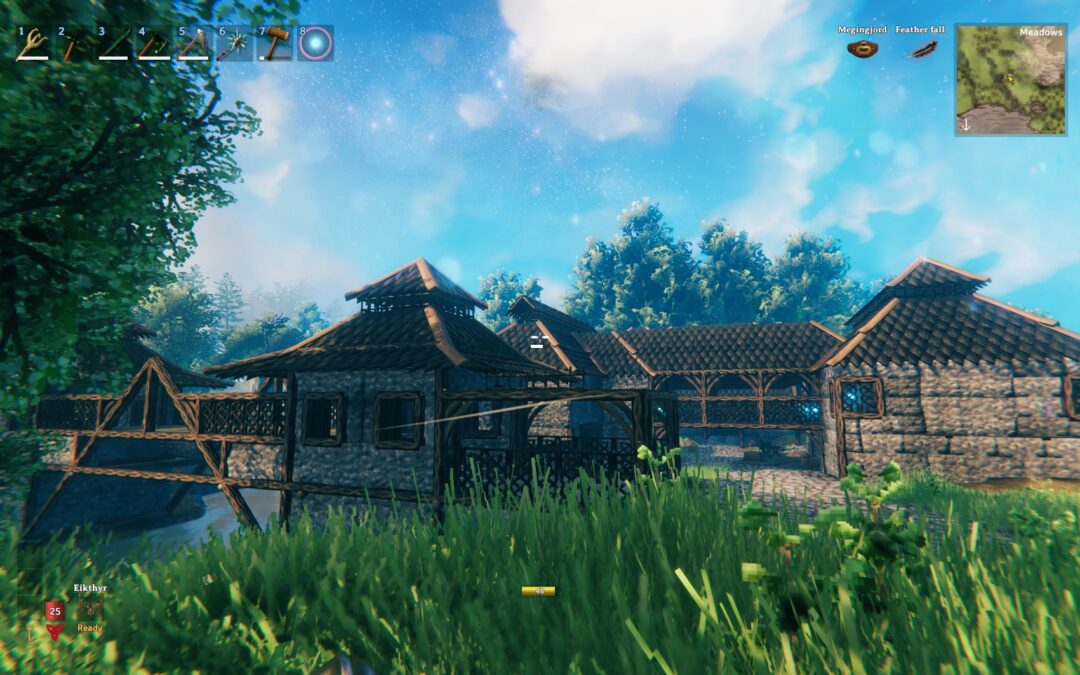1080x675 pixels.
Task: Click the fork food indicator icon
Action: pos(29,628)
